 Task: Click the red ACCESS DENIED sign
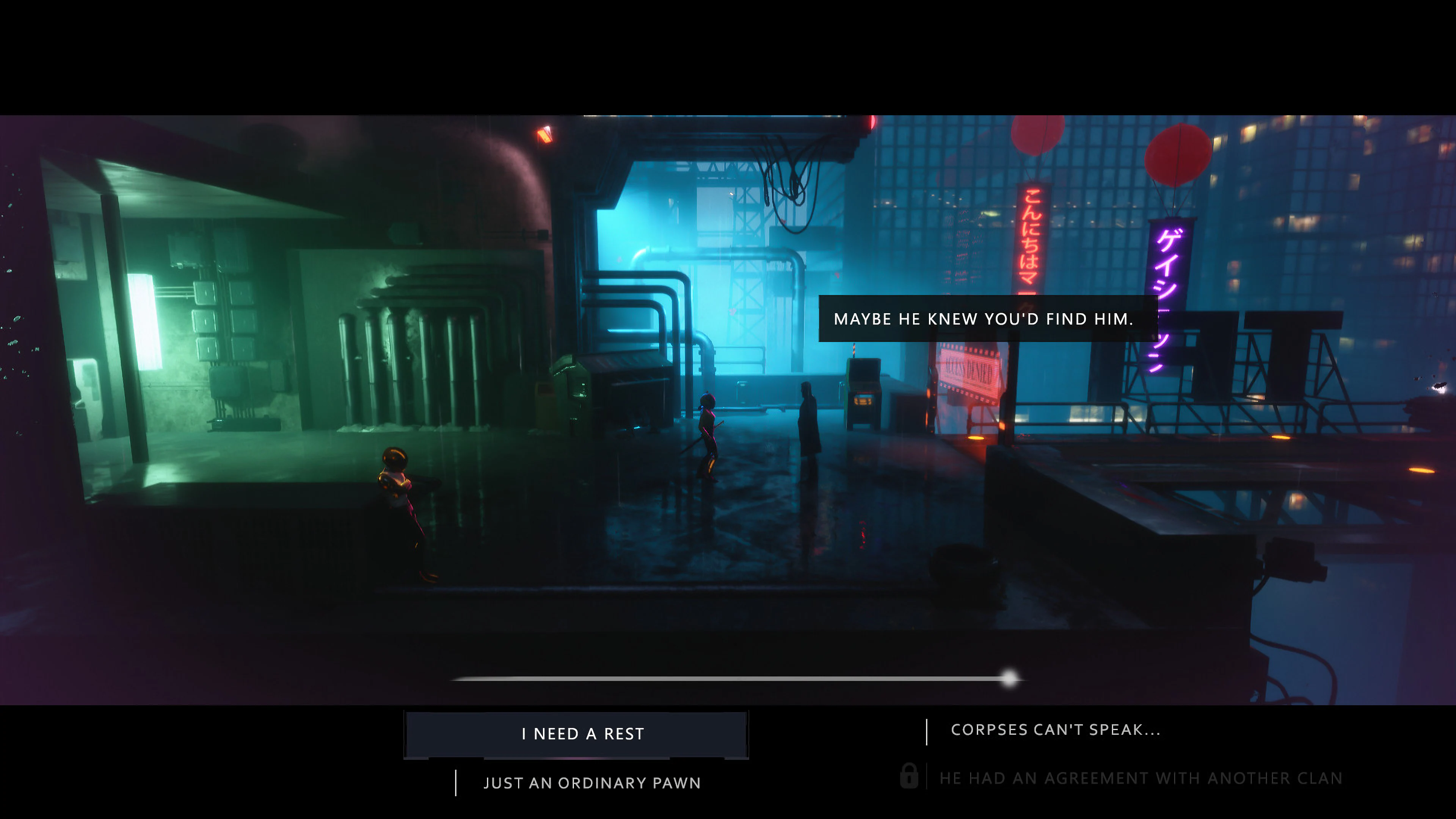[x=970, y=369]
